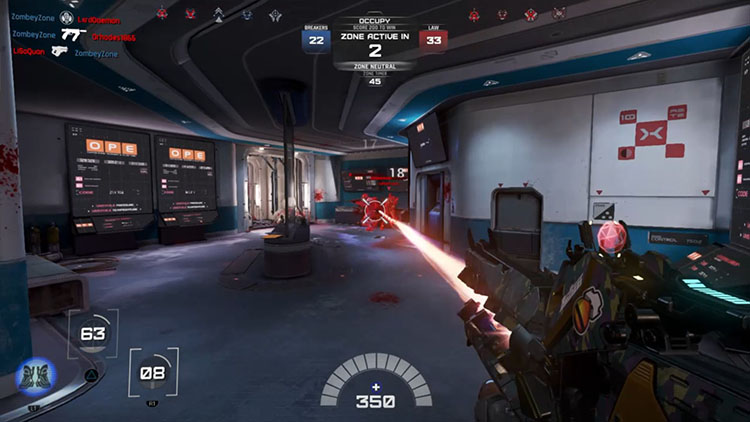The width and height of the screenshot is (750, 422).
Task: Activate the glowing blue wings ability icon
Action: [x=36, y=378]
